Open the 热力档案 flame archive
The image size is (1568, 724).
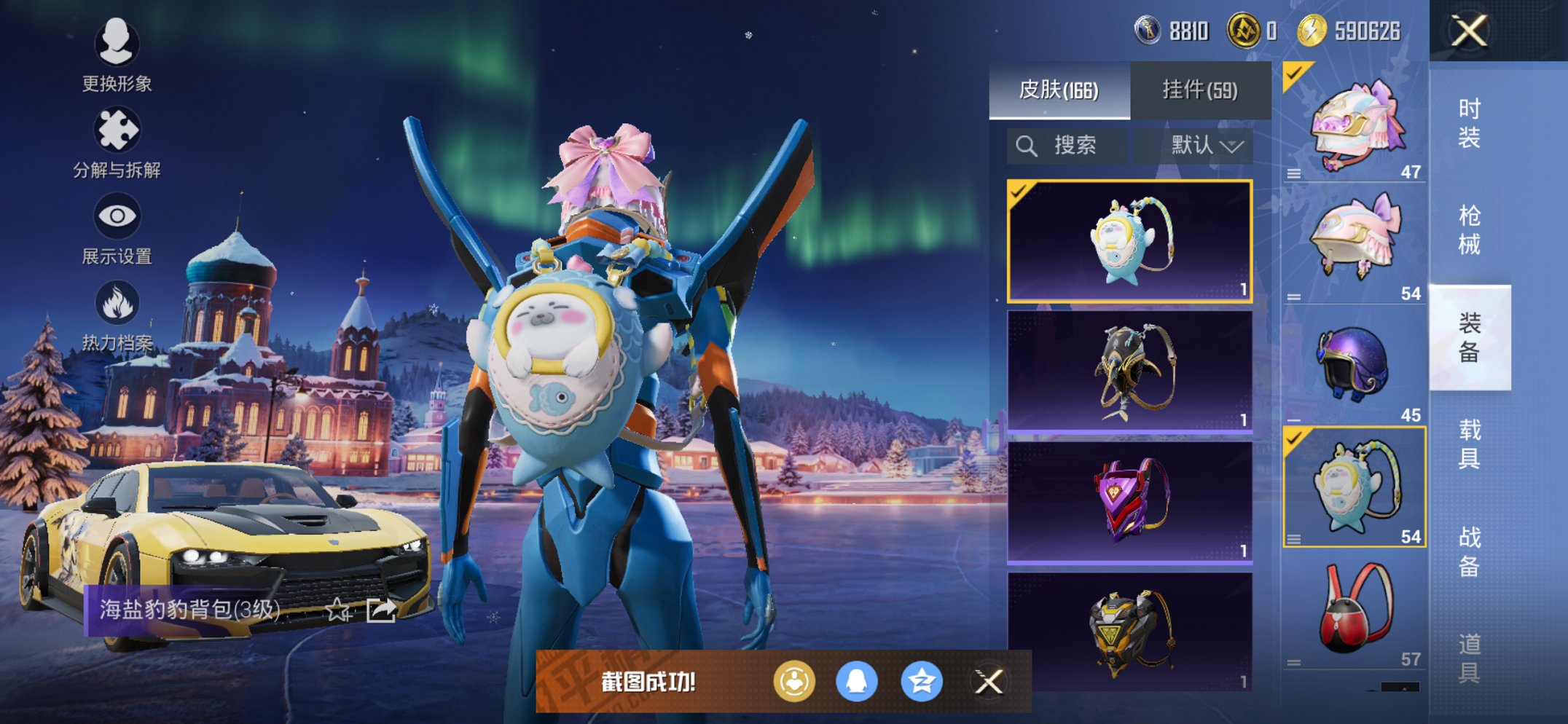(x=117, y=315)
